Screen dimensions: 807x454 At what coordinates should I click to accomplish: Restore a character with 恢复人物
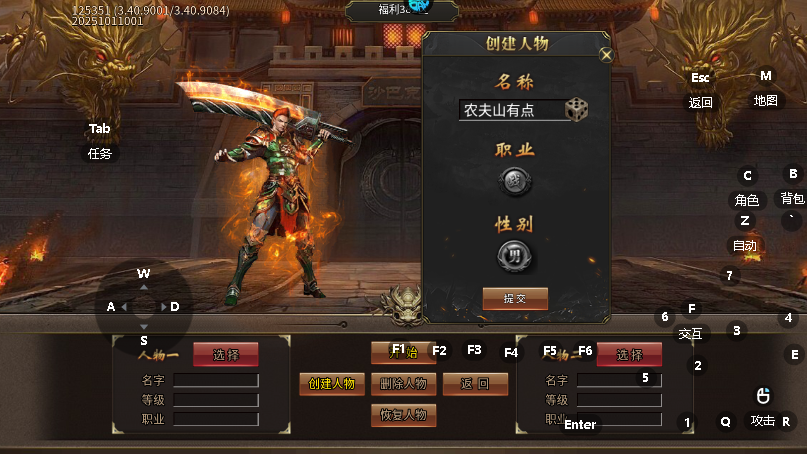(403, 414)
